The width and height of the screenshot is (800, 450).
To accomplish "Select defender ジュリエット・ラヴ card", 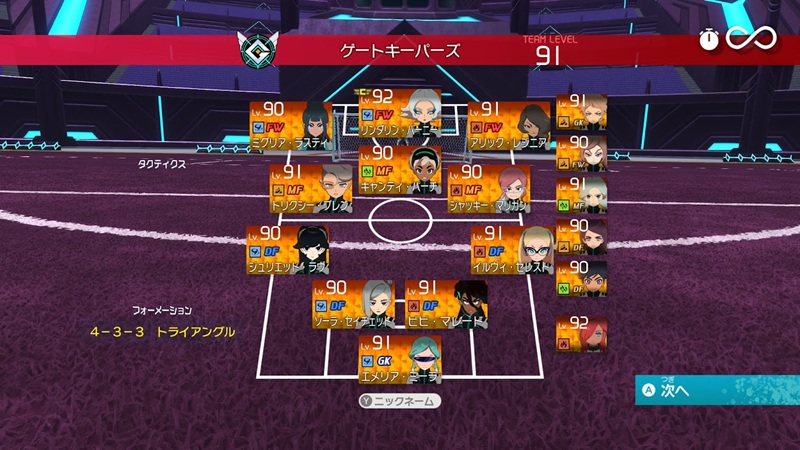I will 289,248.
